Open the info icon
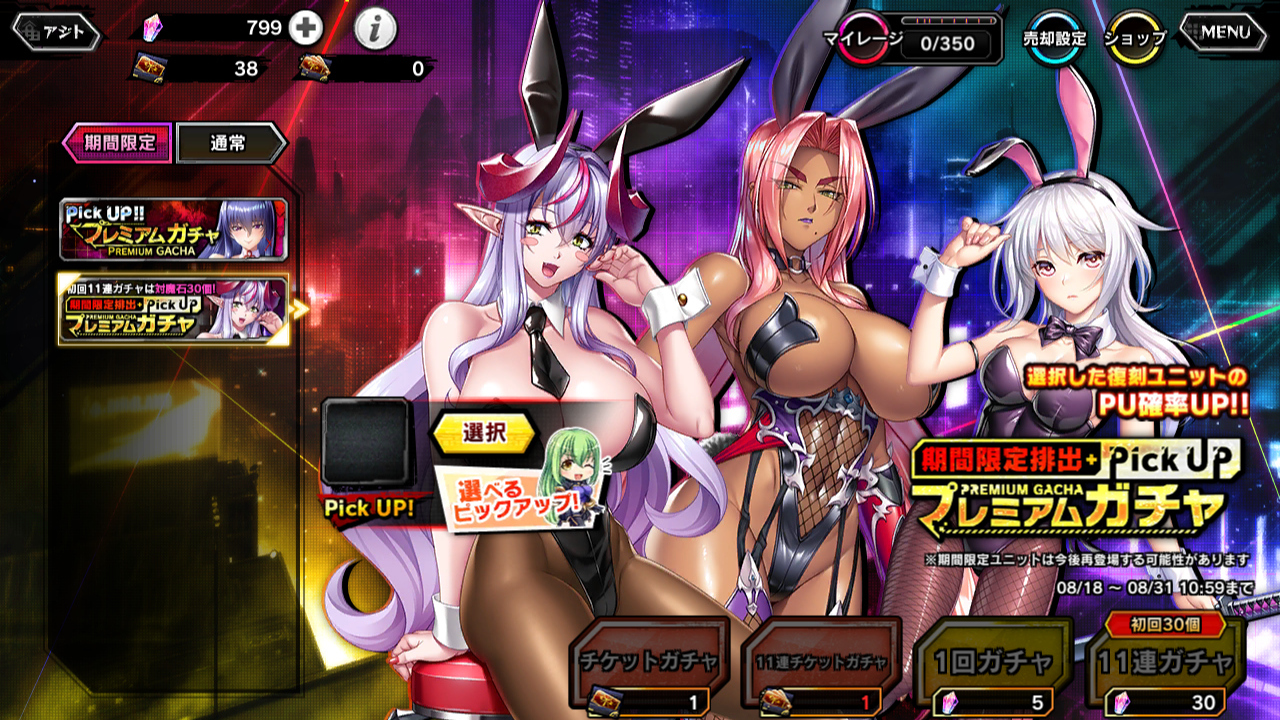Image resolution: width=1280 pixels, height=720 pixels. 375,31
